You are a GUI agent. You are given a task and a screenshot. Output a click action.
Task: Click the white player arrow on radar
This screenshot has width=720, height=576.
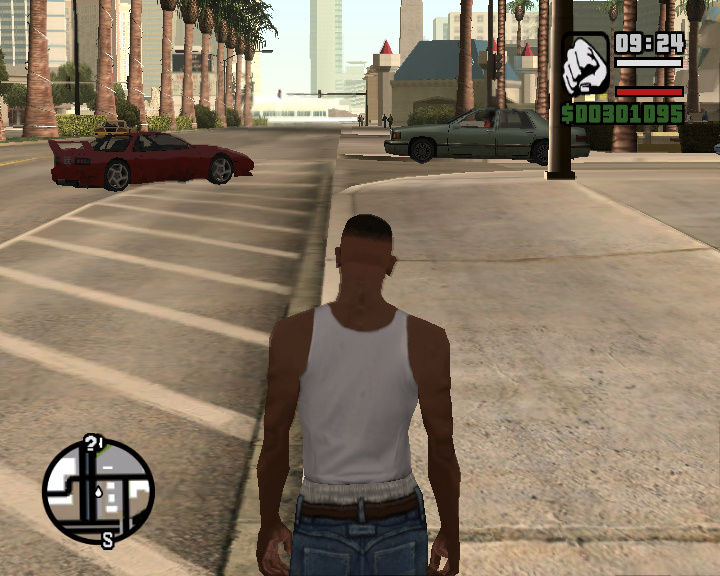coord(98,491)
